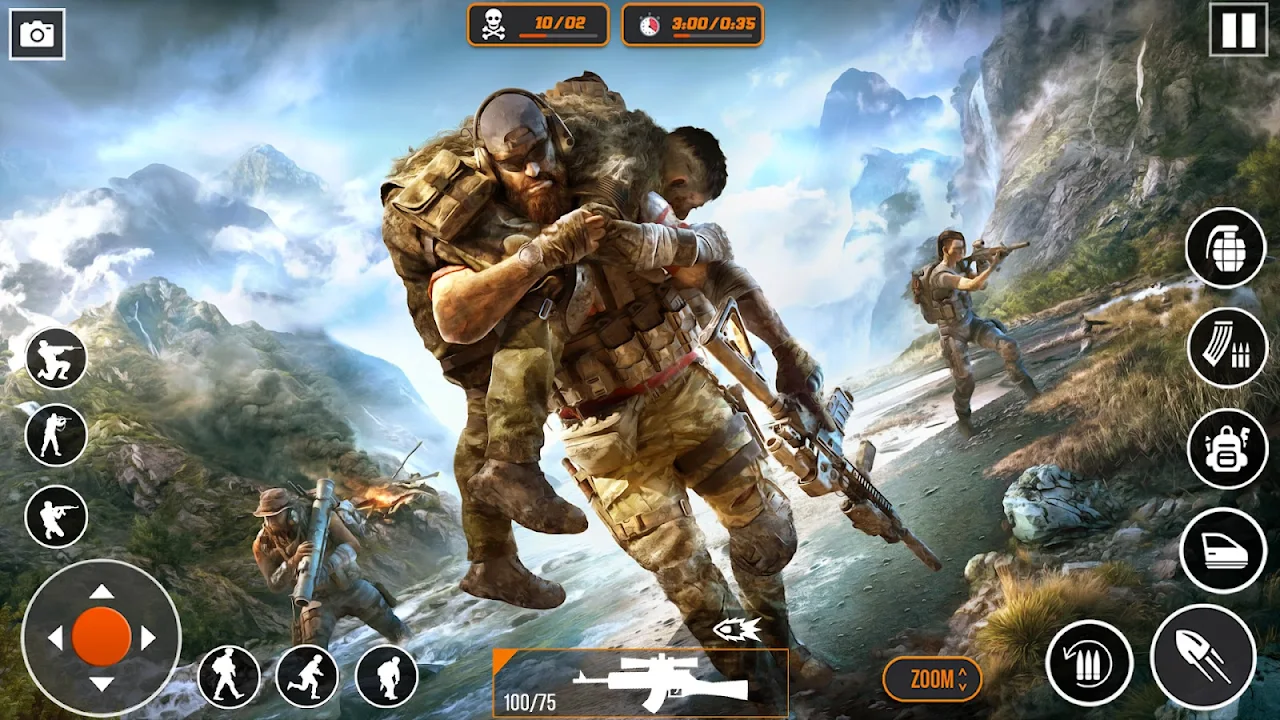Open the backpack inventory

(1227, 449)
